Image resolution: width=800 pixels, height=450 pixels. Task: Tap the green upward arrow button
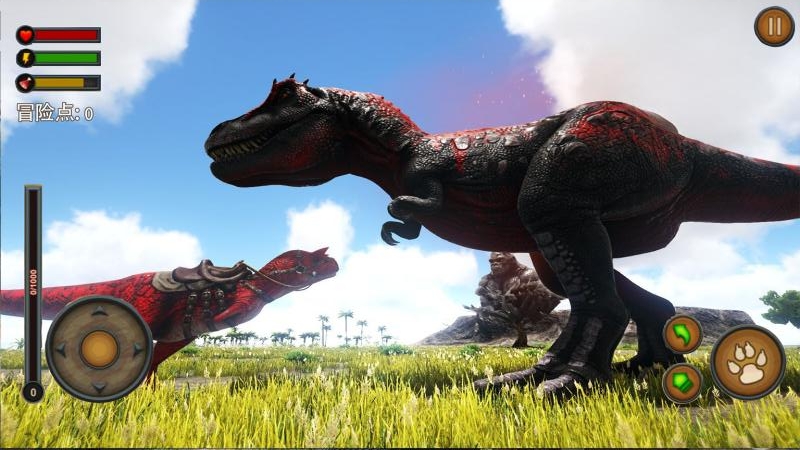point(682,383)
